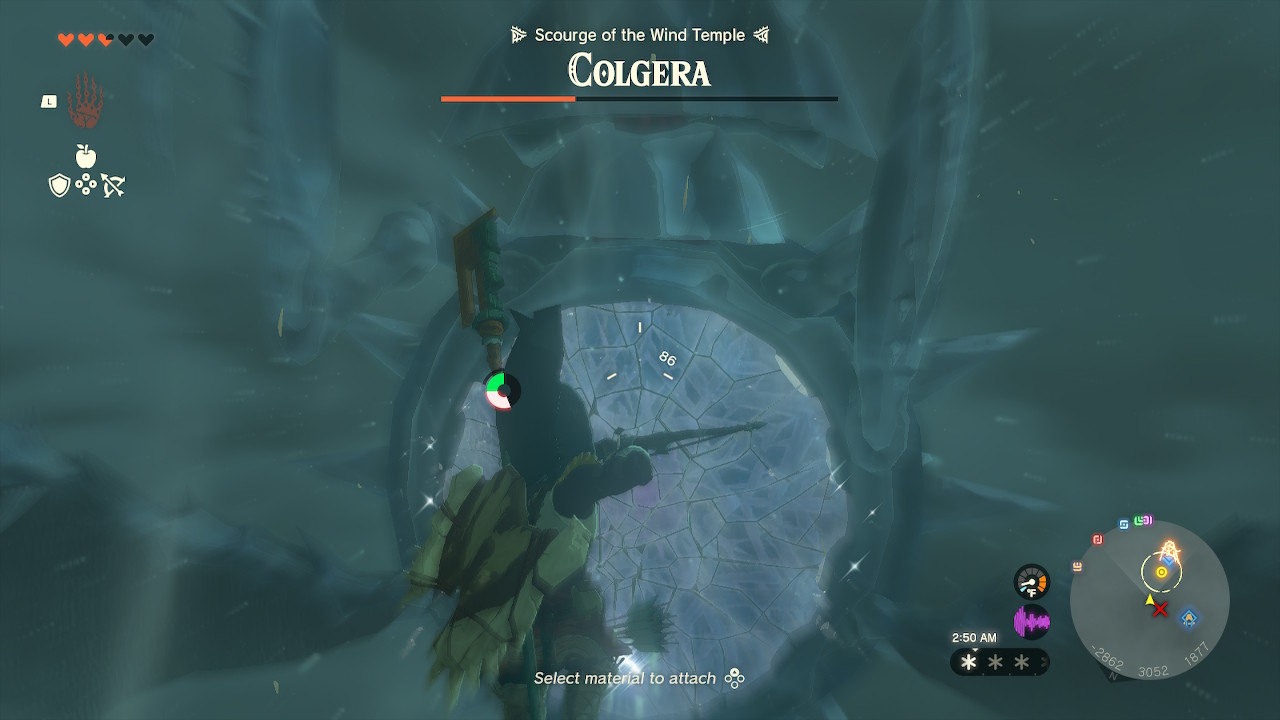The image size is (1280, 720).
Task: Open the snowflake weather forecast panel
Action: point(996,662)
